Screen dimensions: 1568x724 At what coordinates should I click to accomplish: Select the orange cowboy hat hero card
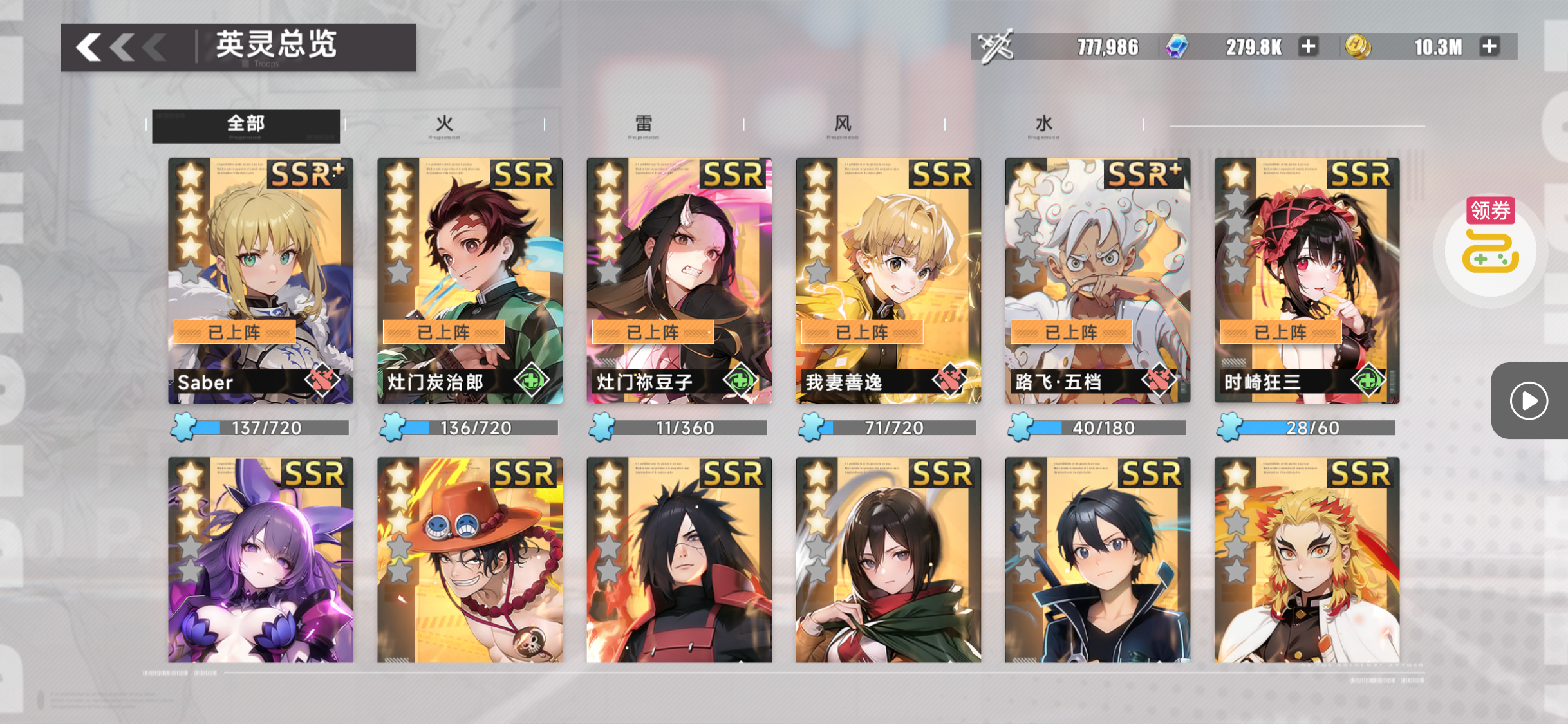pyautogui.click(x=470, y=560)
